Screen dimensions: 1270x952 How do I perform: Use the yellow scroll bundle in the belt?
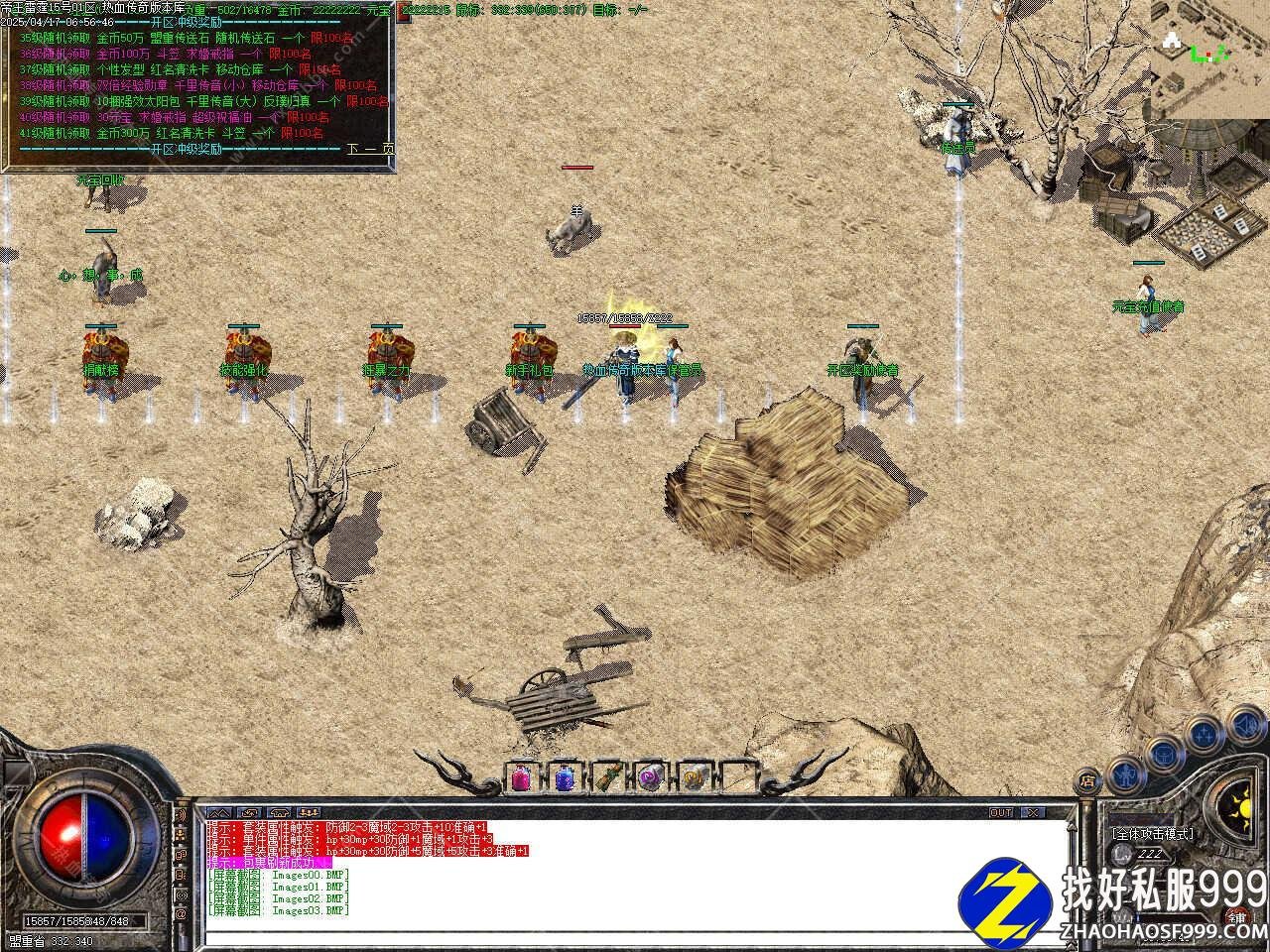(695, 778)
